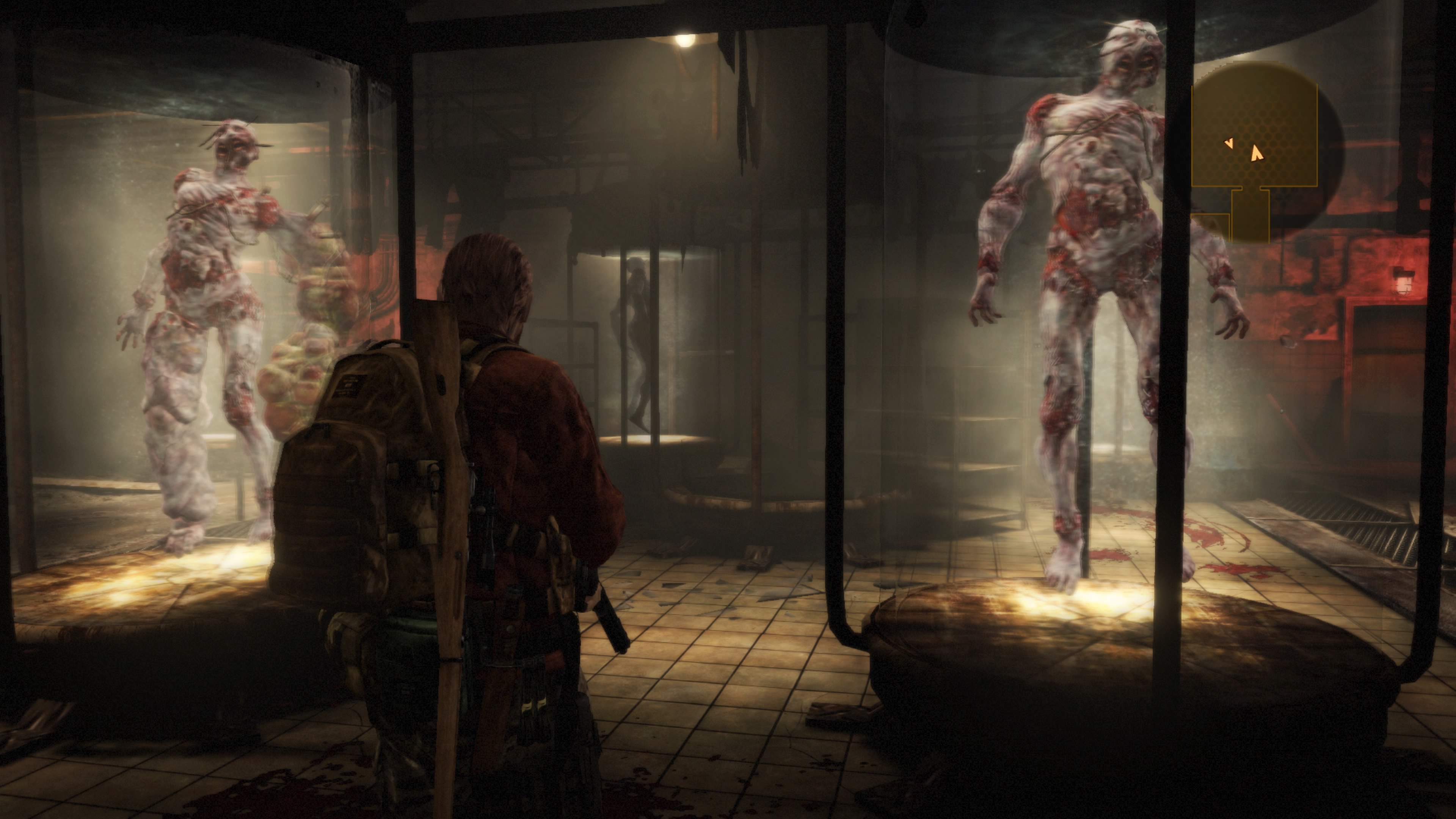The image size is (1456, 819).
Task: Select the small partner arrow on minimap
Action: 1229,144
